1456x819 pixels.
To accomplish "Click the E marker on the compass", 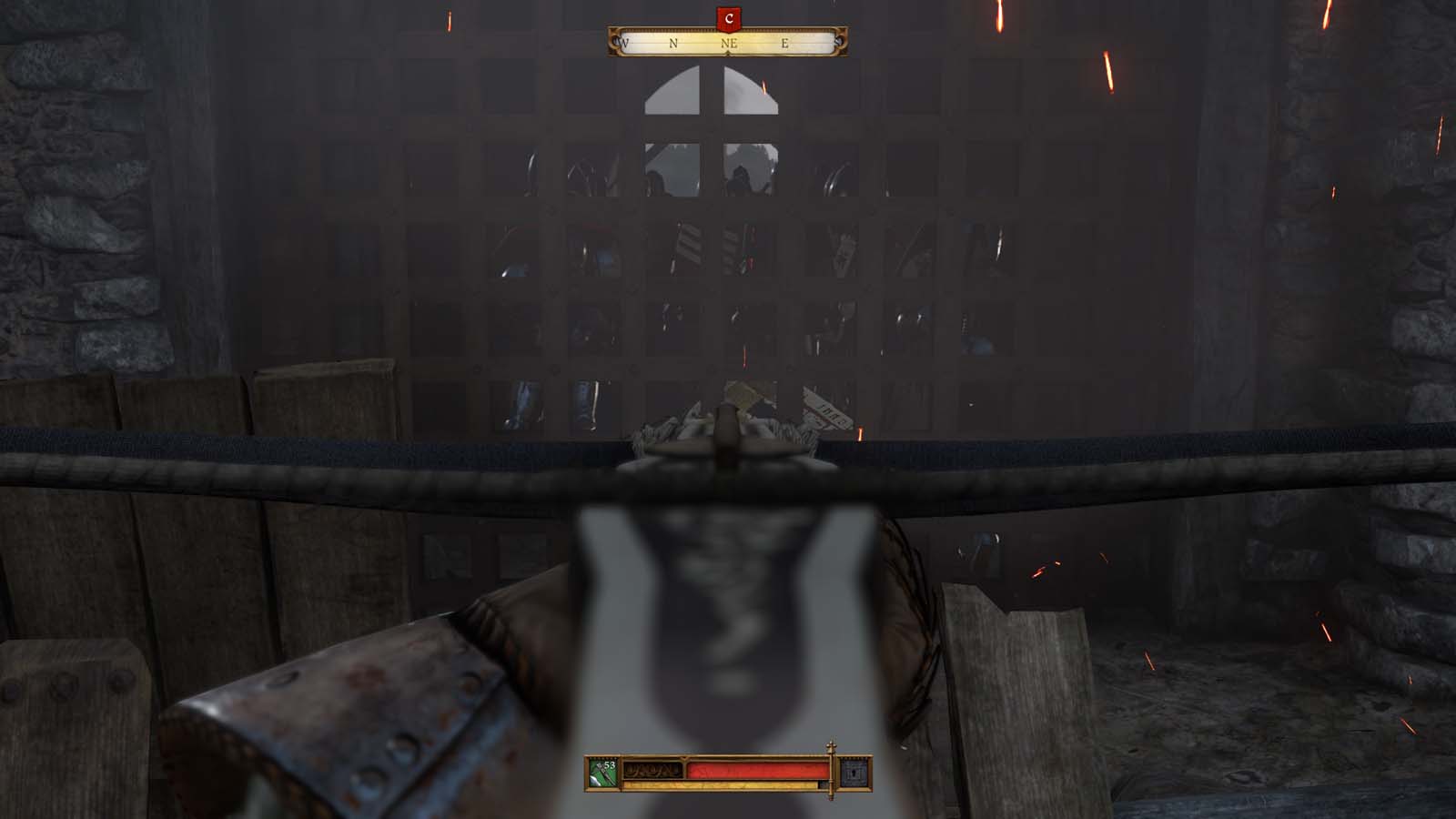I will point(784,42).
